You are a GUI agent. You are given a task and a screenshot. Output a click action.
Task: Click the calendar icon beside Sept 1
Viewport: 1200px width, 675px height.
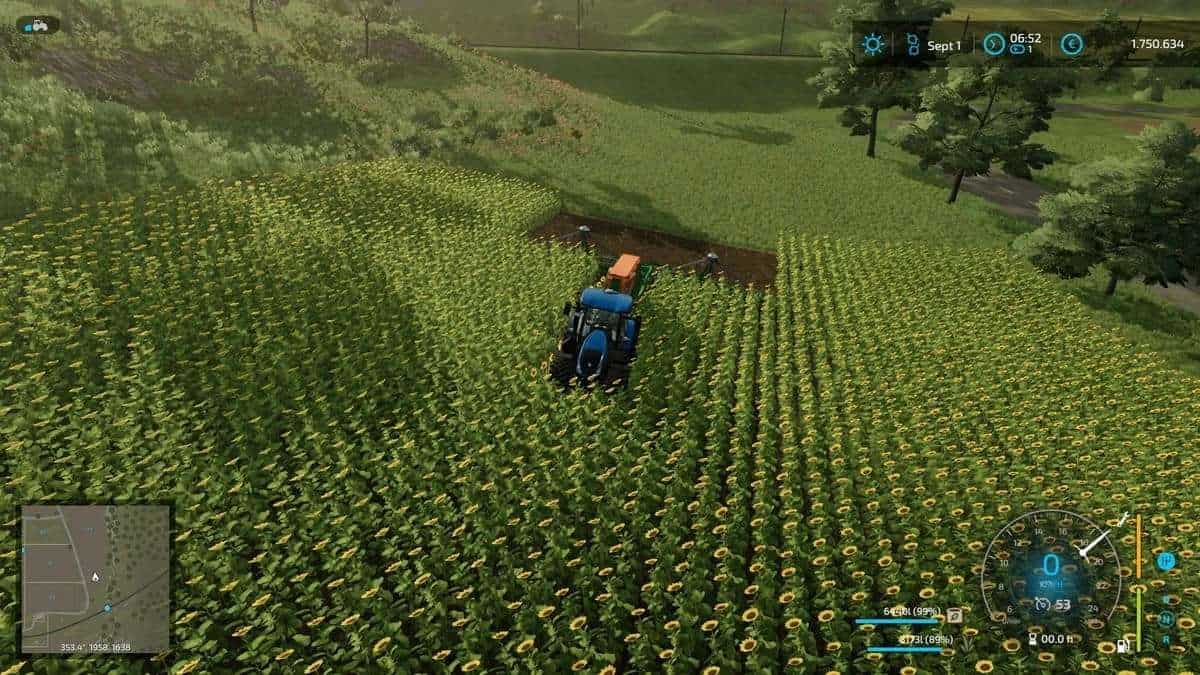[912, 44]
